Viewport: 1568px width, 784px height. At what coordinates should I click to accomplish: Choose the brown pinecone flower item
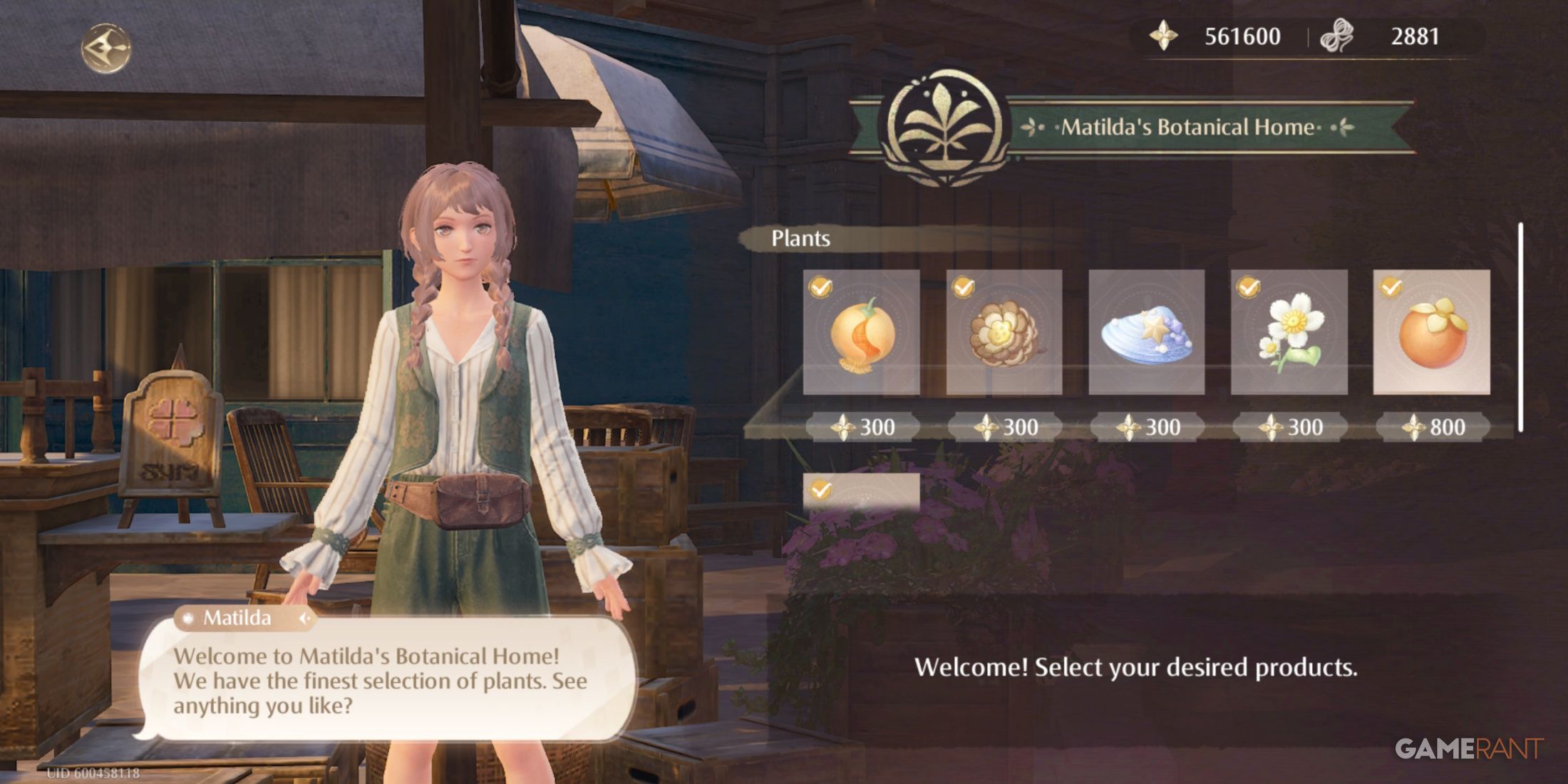click(1004, 332)
